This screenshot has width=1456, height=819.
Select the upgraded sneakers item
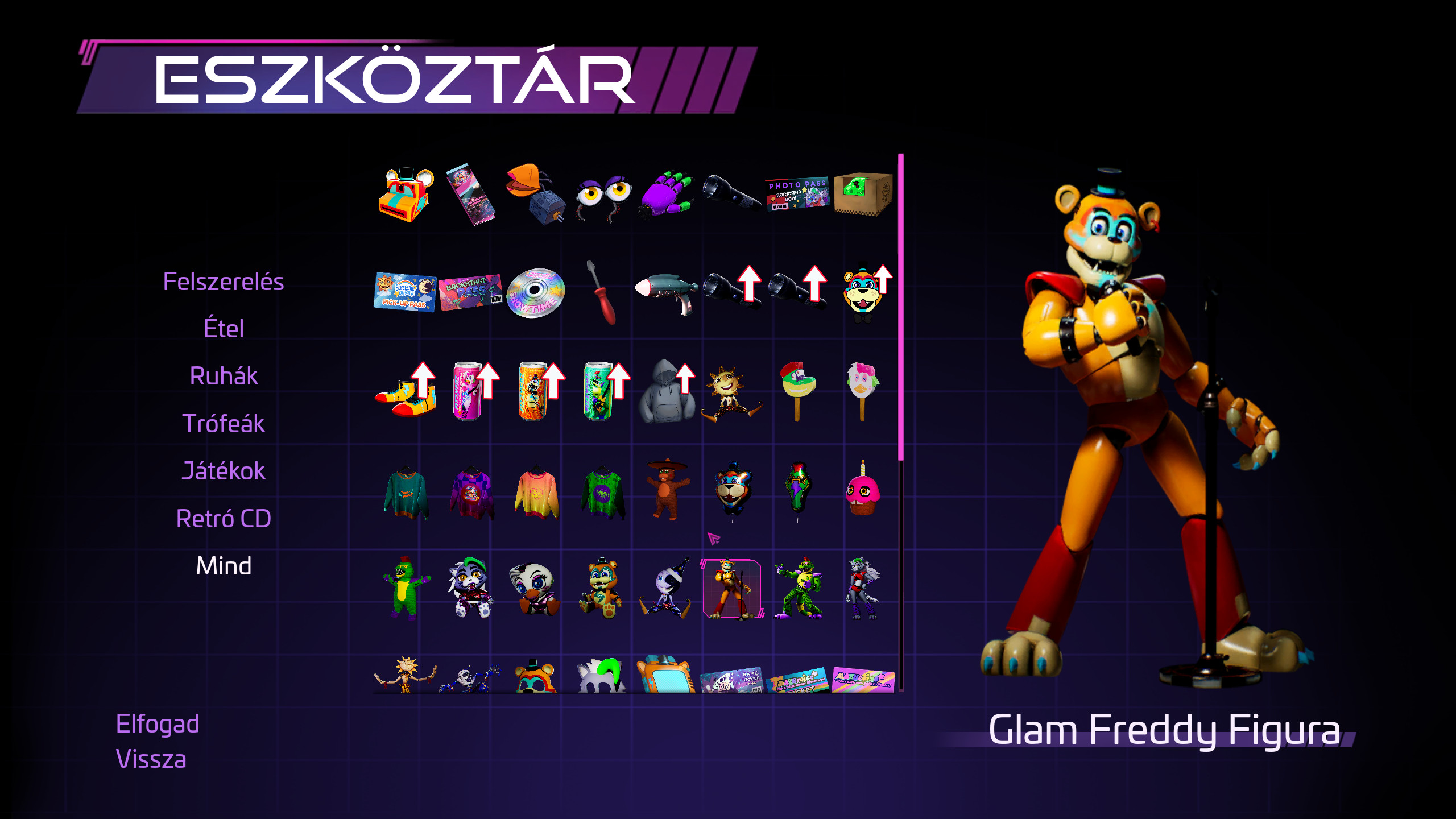tap(404, 398)
